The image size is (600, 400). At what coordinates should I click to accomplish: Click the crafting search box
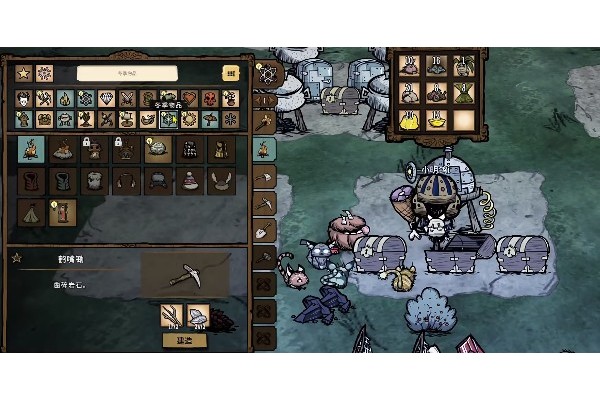pos(127,73)
